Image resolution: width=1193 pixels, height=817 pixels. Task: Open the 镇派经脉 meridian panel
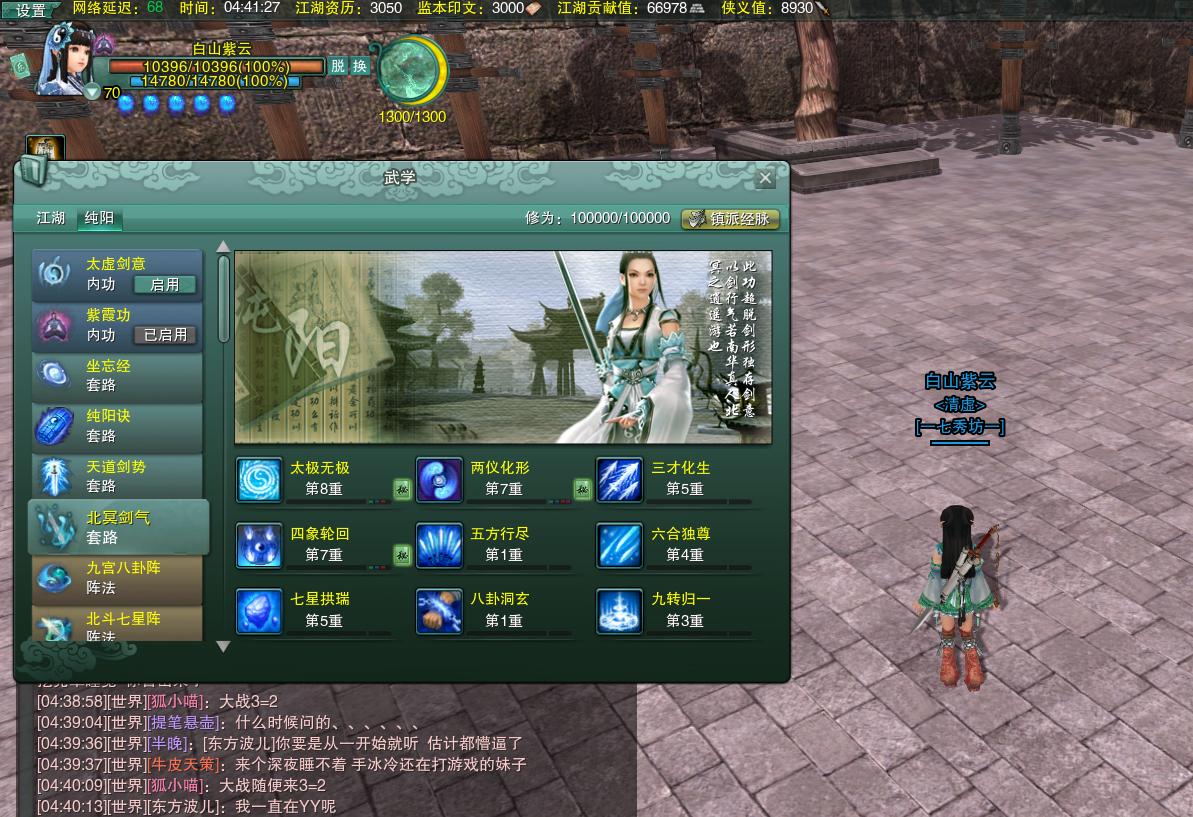(x=730, y=218)
